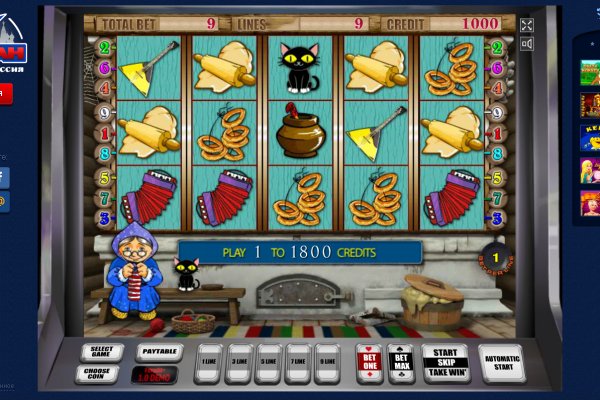The height and width of the screenshot is (400, 600).
Task: Enable Automatic Start
Action: pyautogui.click(x=501, y=362)
